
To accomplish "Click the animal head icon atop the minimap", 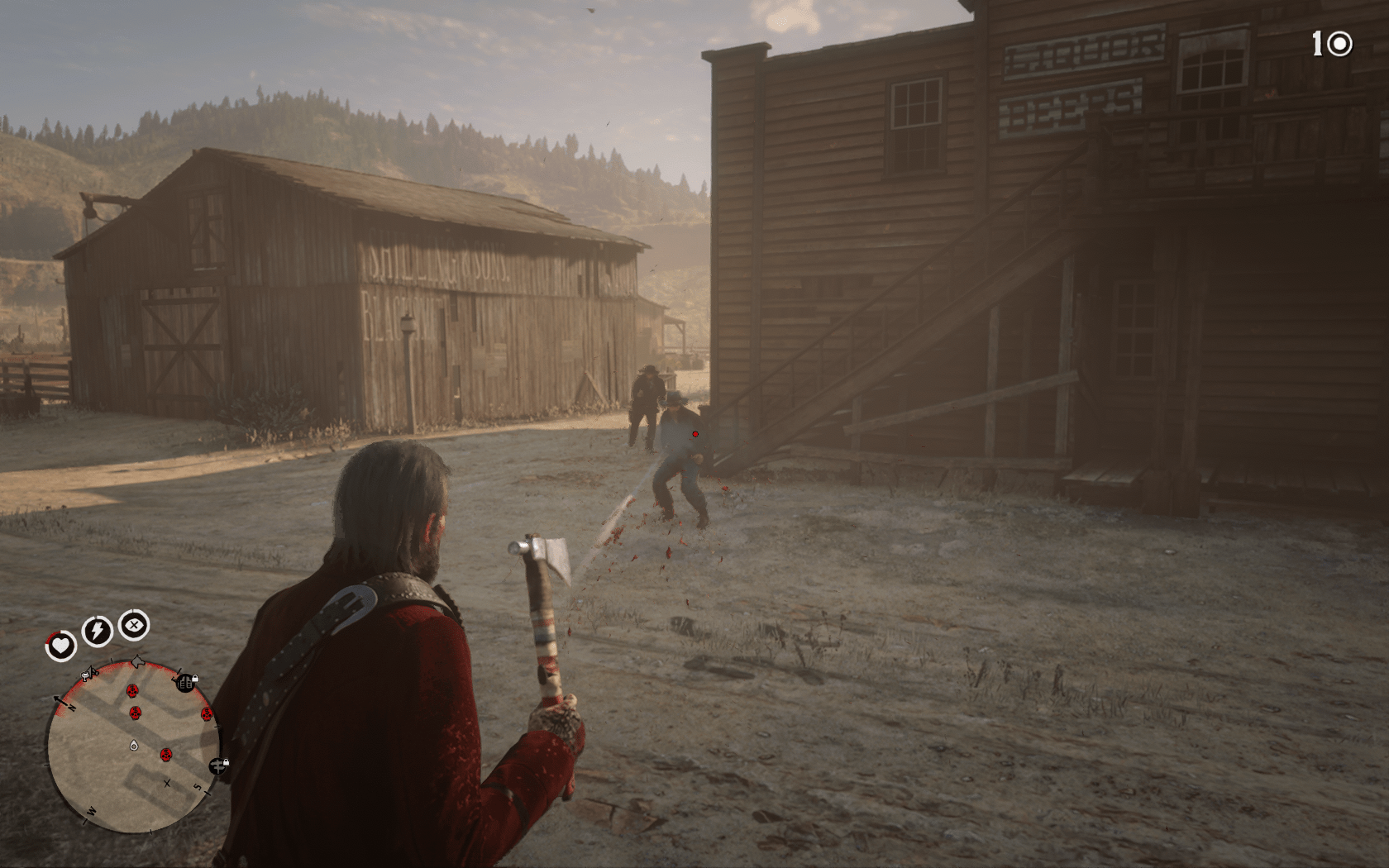I will point(137,661).
